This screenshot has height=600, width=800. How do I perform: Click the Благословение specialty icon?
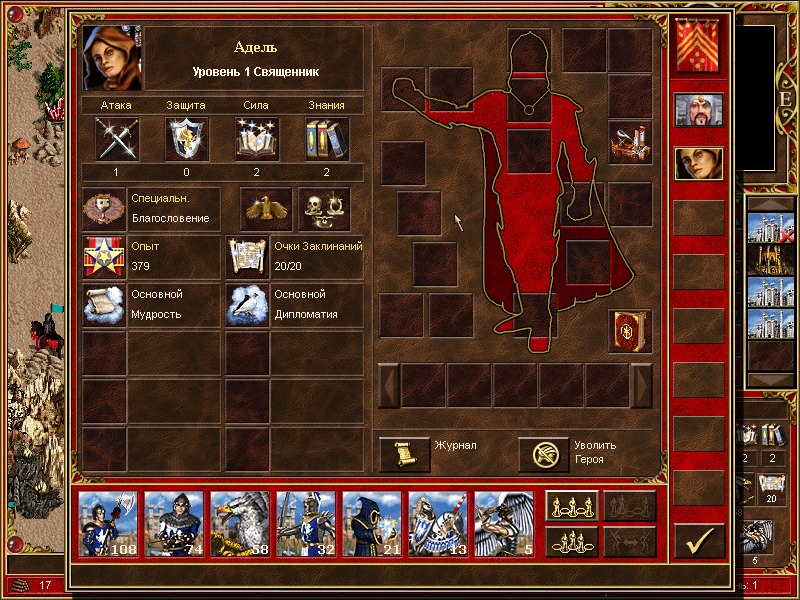click(104, 208)
